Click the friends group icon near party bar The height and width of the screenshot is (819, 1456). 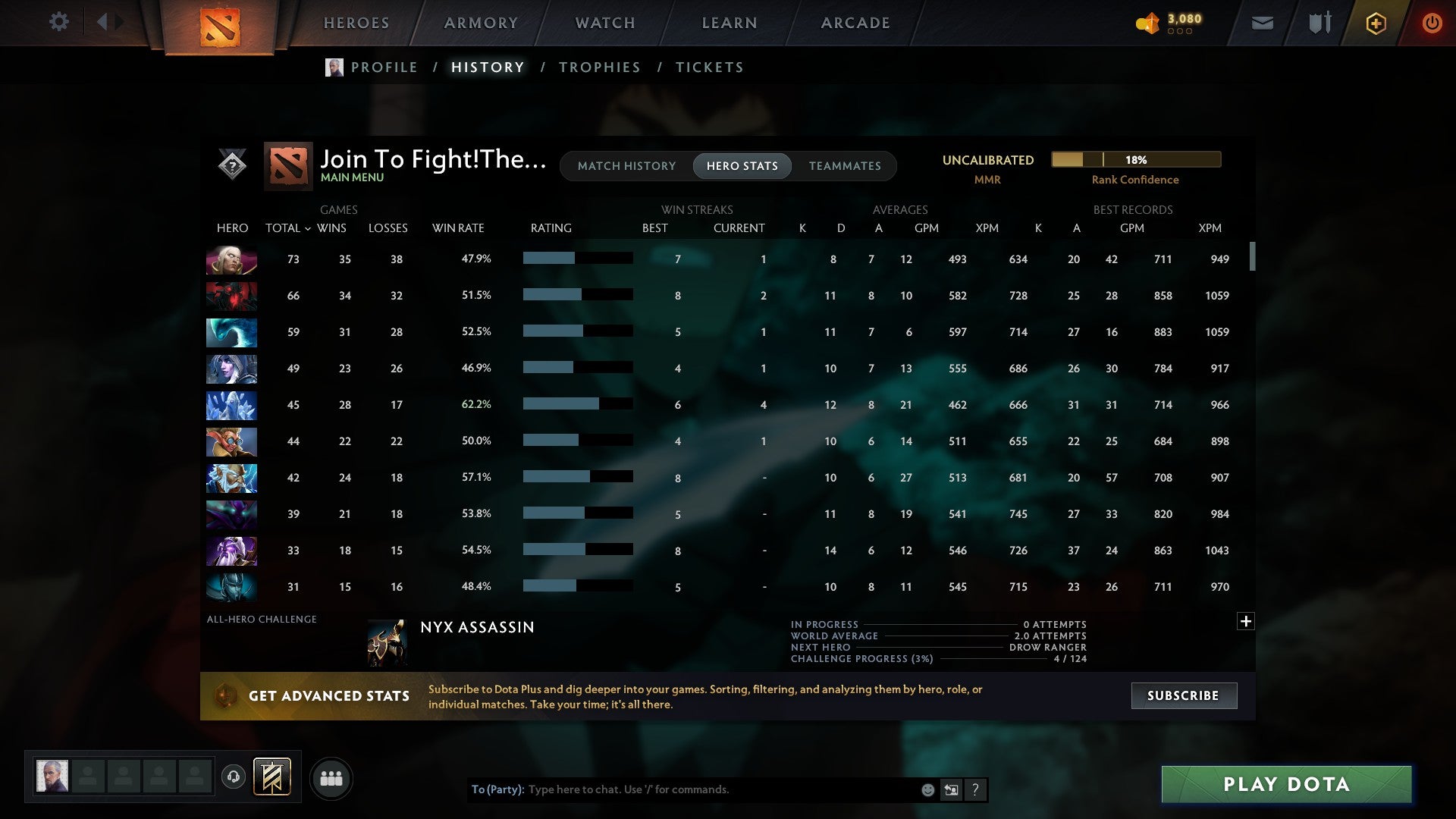click(331, 777)
